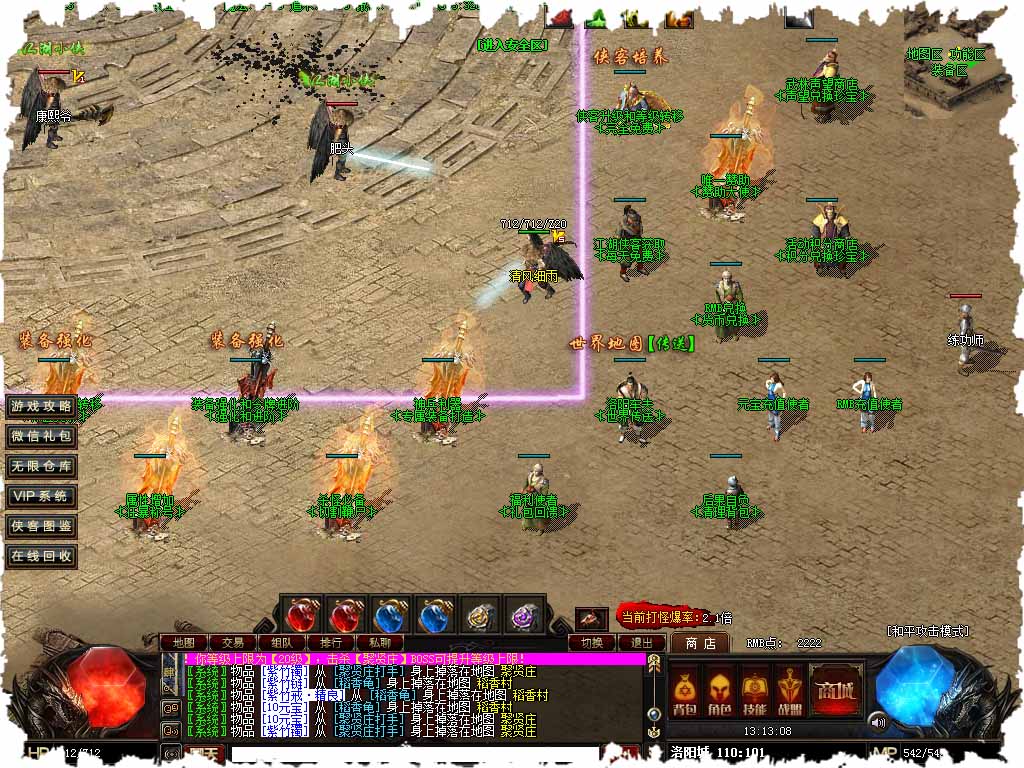
Task: Open the 无限仓库 unlimited warehouse
Action: point(41,466)
